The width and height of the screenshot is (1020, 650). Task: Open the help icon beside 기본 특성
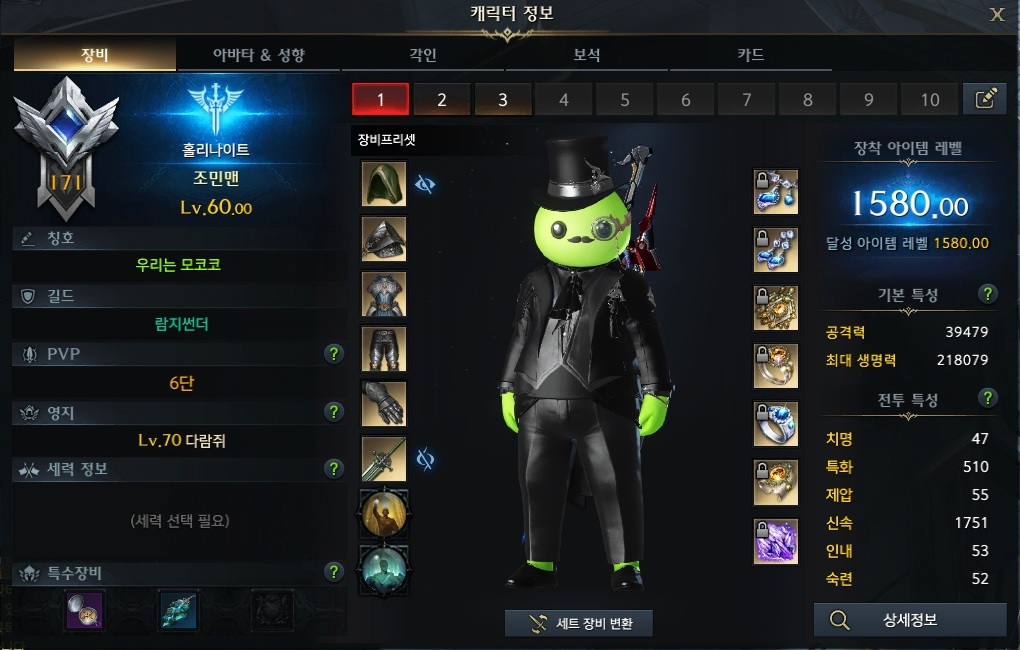coord(988,294)
